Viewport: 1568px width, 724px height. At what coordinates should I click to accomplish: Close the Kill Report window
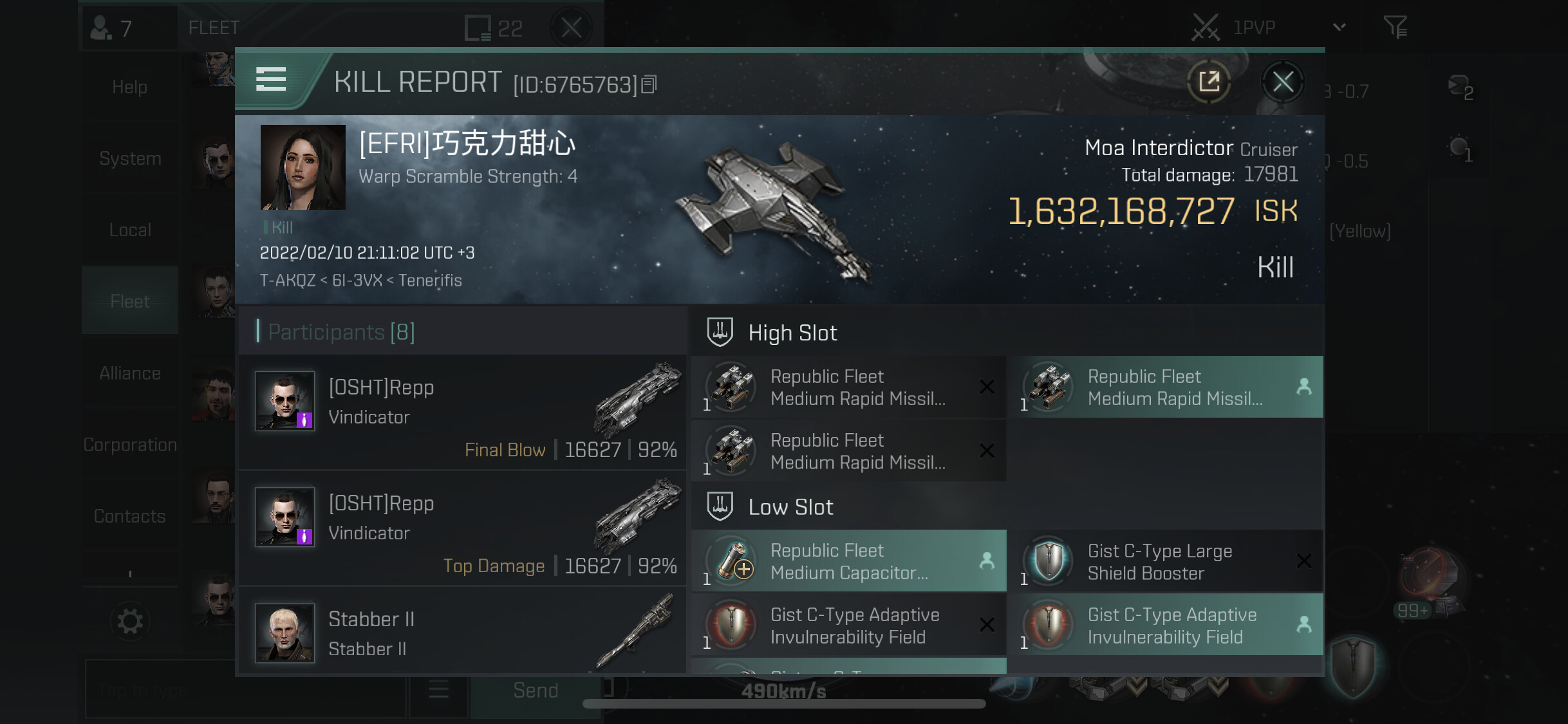tap(1282, 82)
